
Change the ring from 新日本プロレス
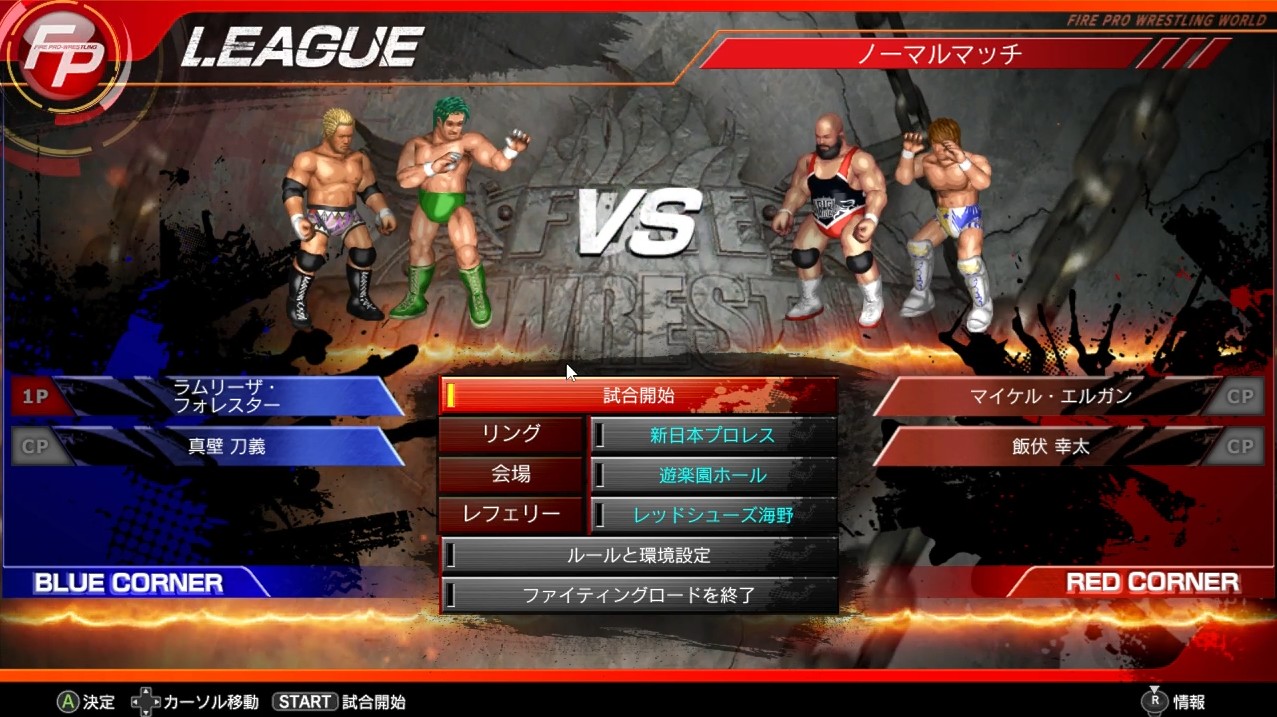coord(713,435)
